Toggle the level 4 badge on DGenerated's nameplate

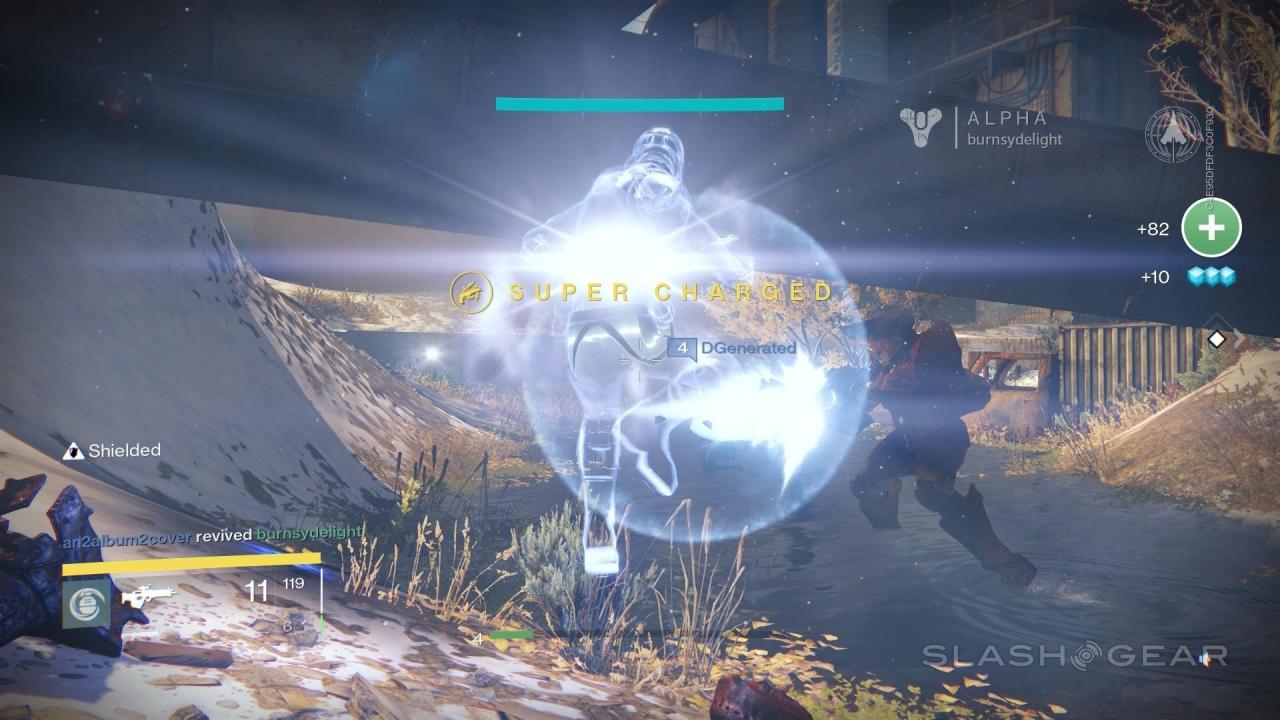pos(684,349)
